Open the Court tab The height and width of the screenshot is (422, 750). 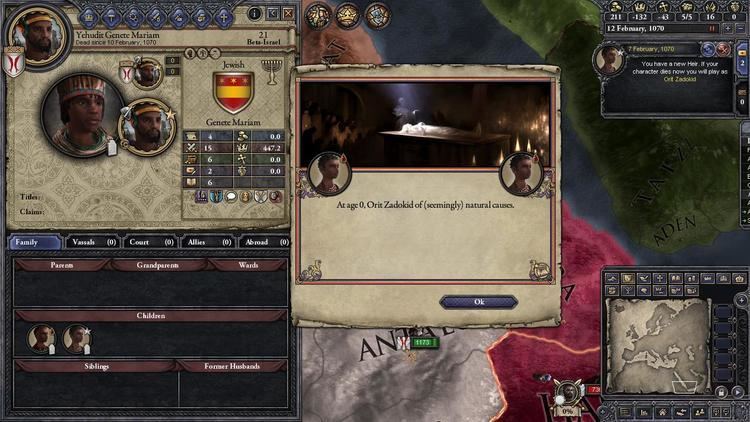point(149,241)
